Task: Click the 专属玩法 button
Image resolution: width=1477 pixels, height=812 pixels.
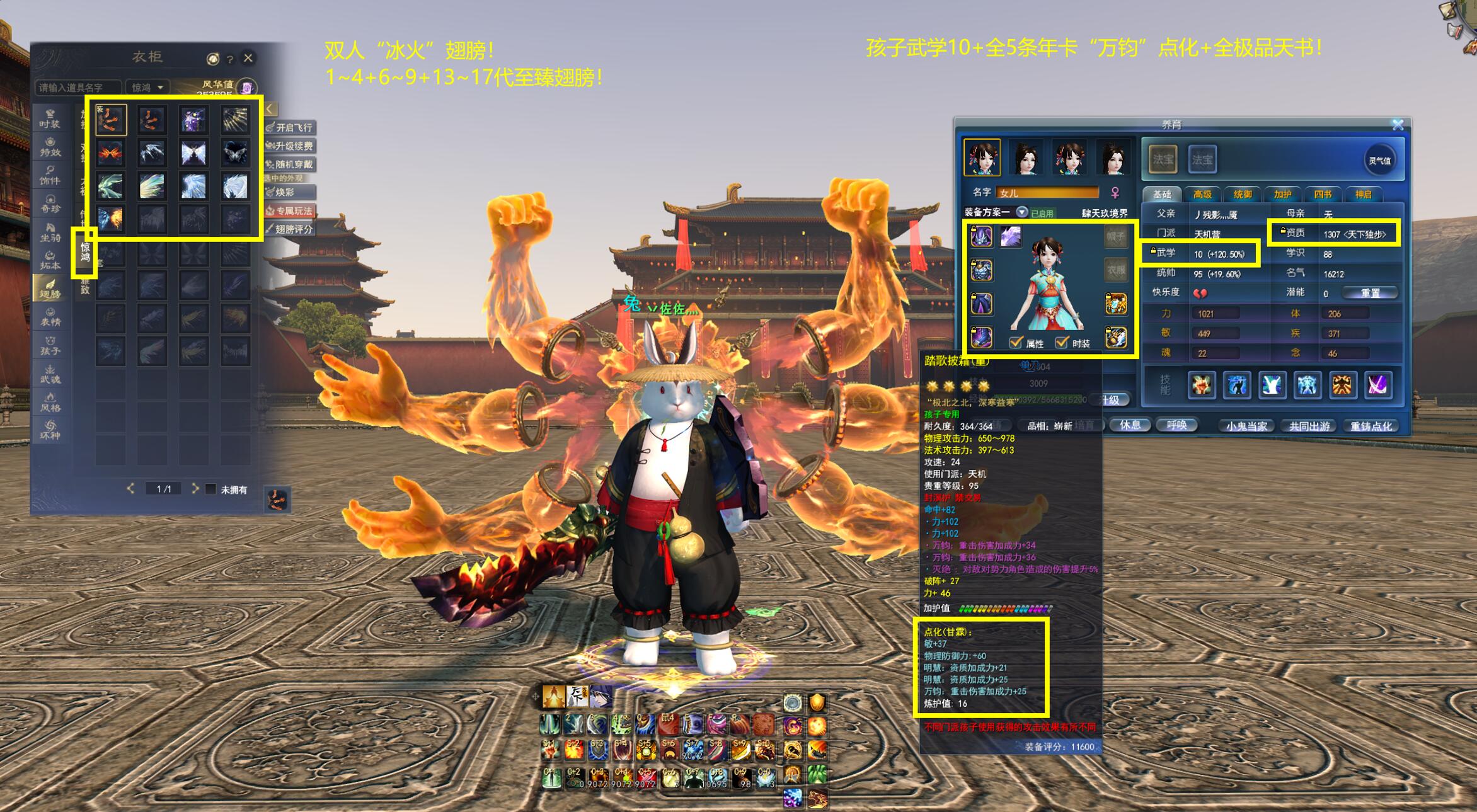Action: (x=290, y=210)
